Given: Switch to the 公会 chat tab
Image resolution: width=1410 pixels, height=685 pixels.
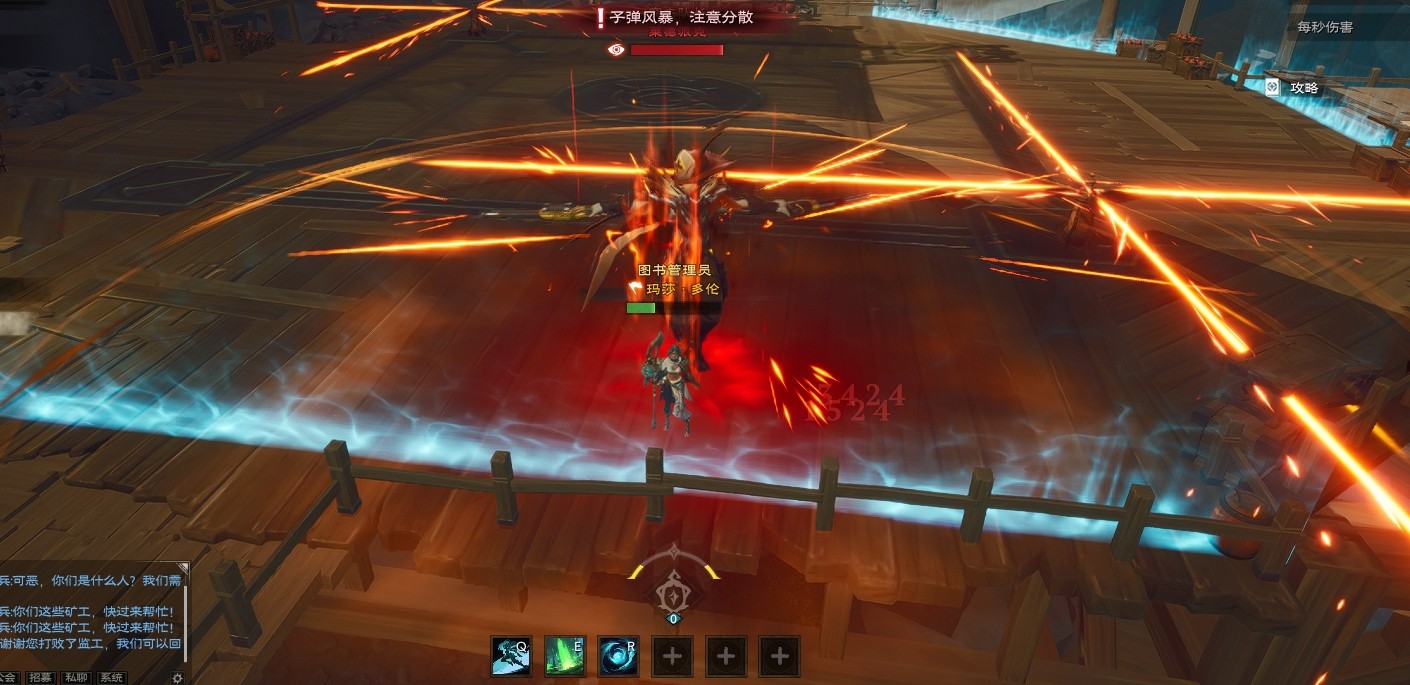Looking at the screenshot, I should coord(9,677).
